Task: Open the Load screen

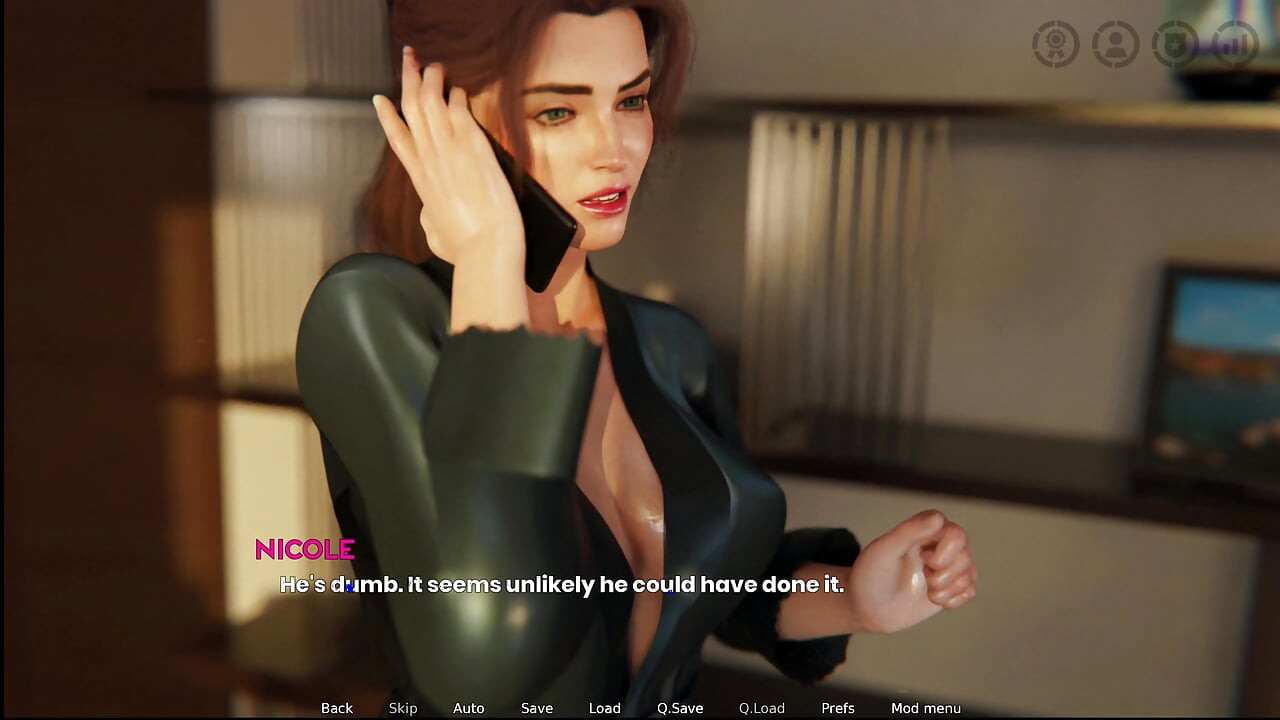Action: pos(604,708)
